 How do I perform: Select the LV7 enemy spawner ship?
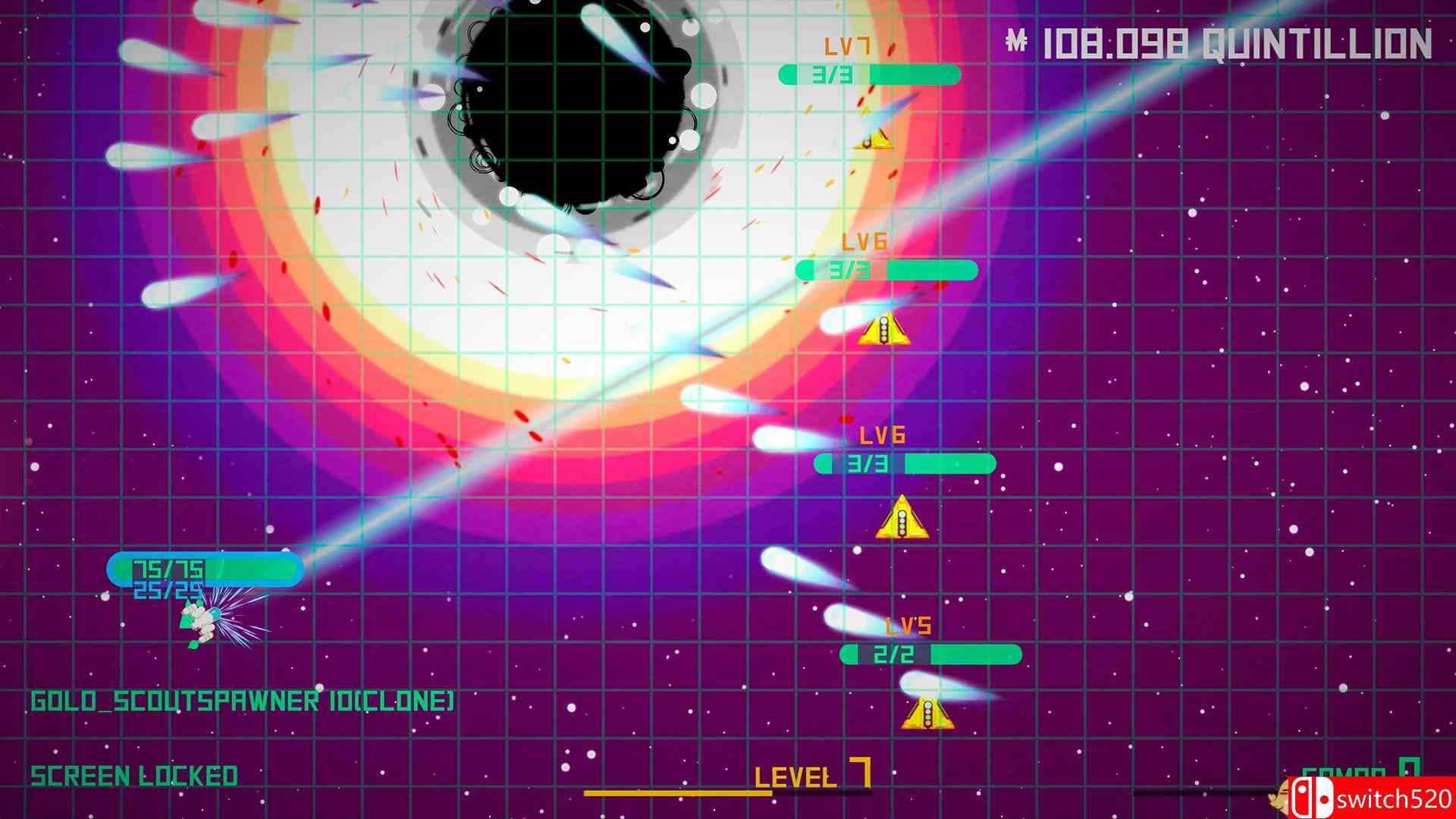click(874, 141)
